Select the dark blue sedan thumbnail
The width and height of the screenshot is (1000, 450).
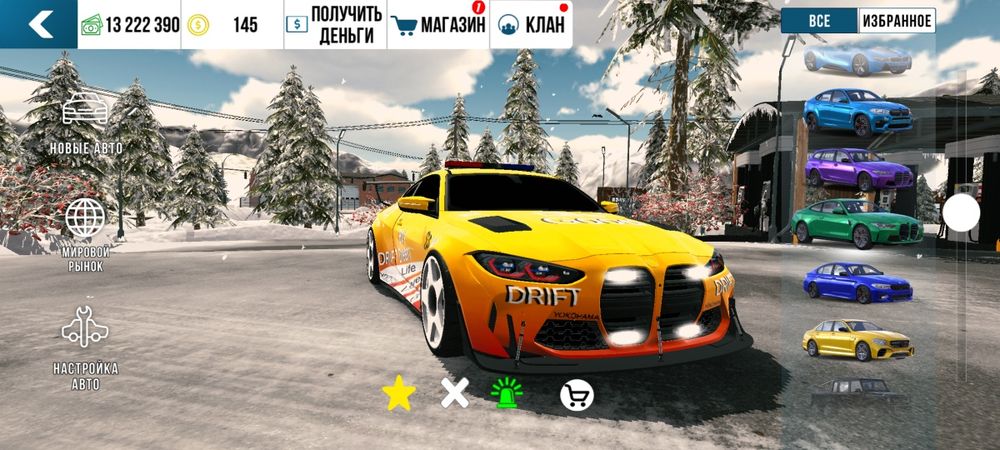[858, 282]
